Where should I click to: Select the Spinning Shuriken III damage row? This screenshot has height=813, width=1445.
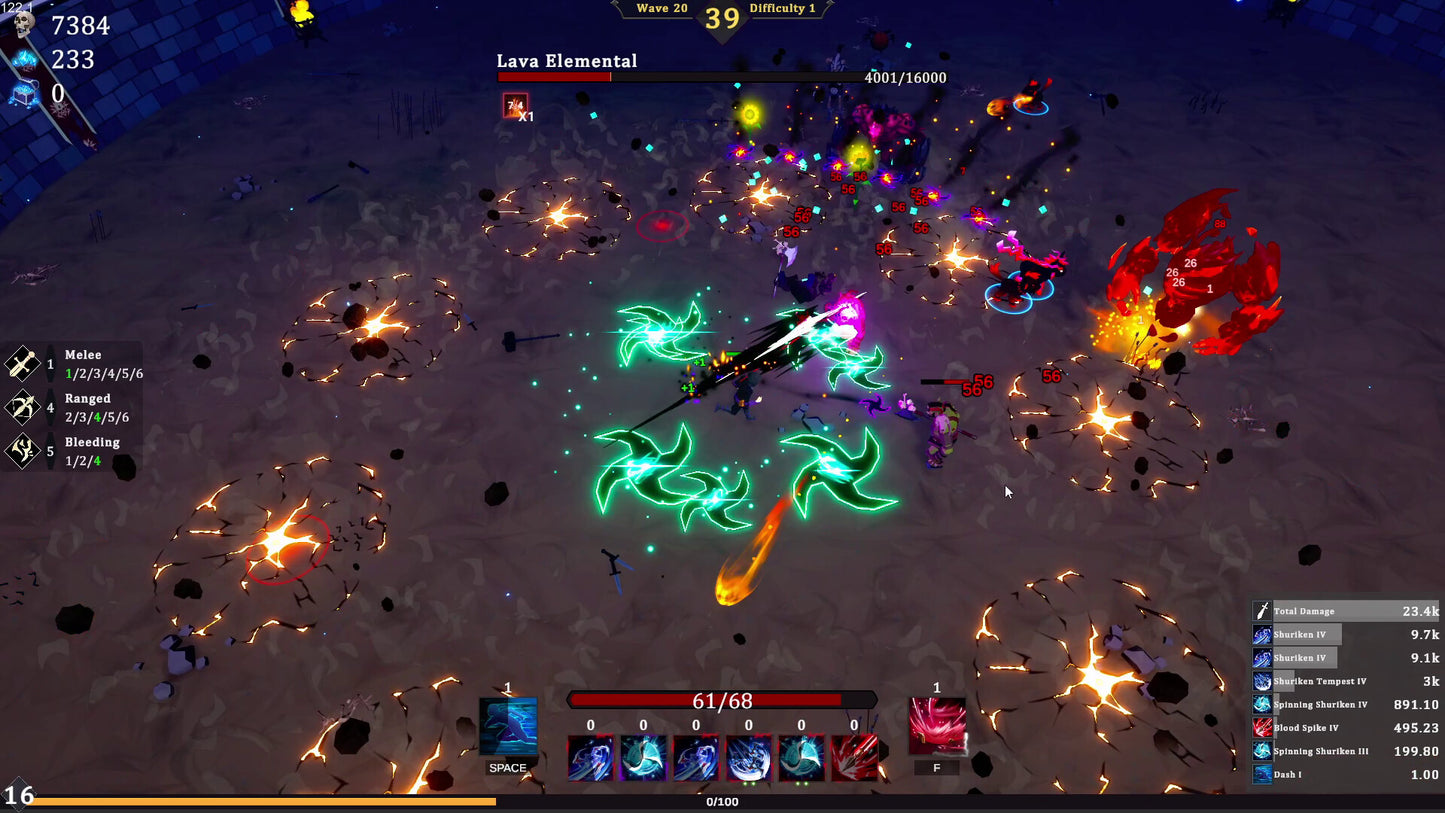pyautogui.click(x=1346, y=751)
